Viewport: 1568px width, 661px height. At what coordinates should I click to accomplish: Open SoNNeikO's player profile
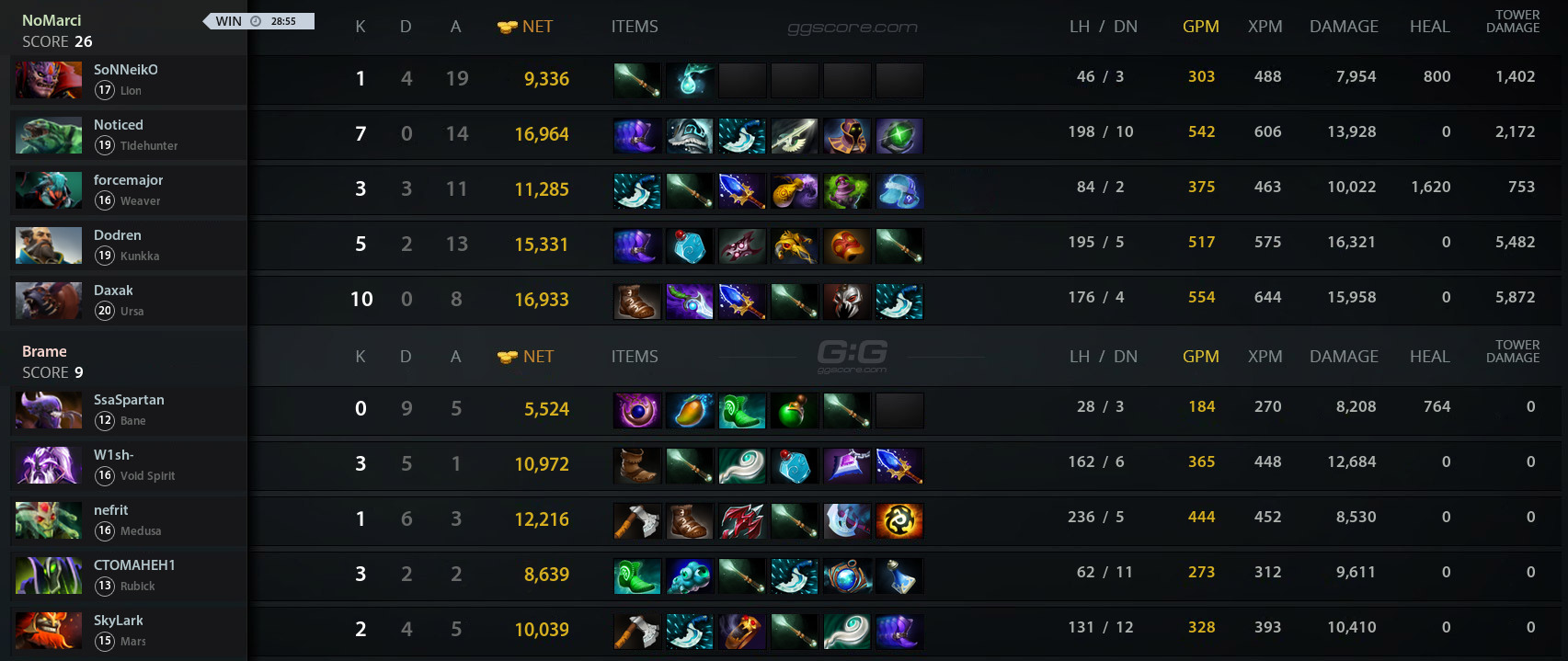pos(126,70)
